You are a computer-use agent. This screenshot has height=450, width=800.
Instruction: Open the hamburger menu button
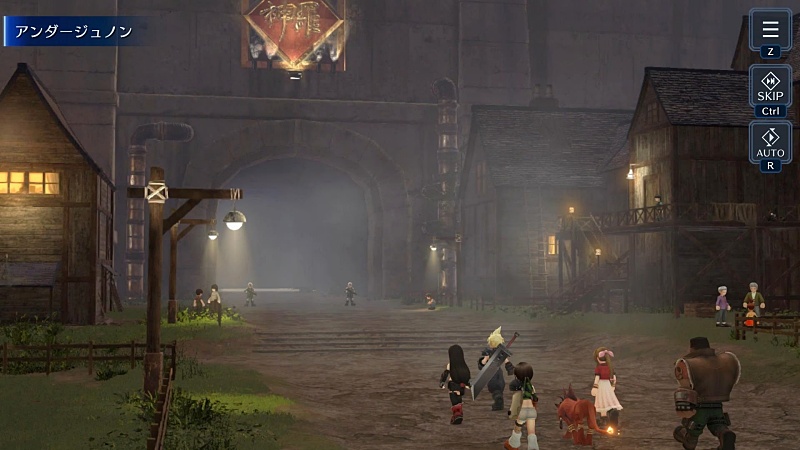770,30
